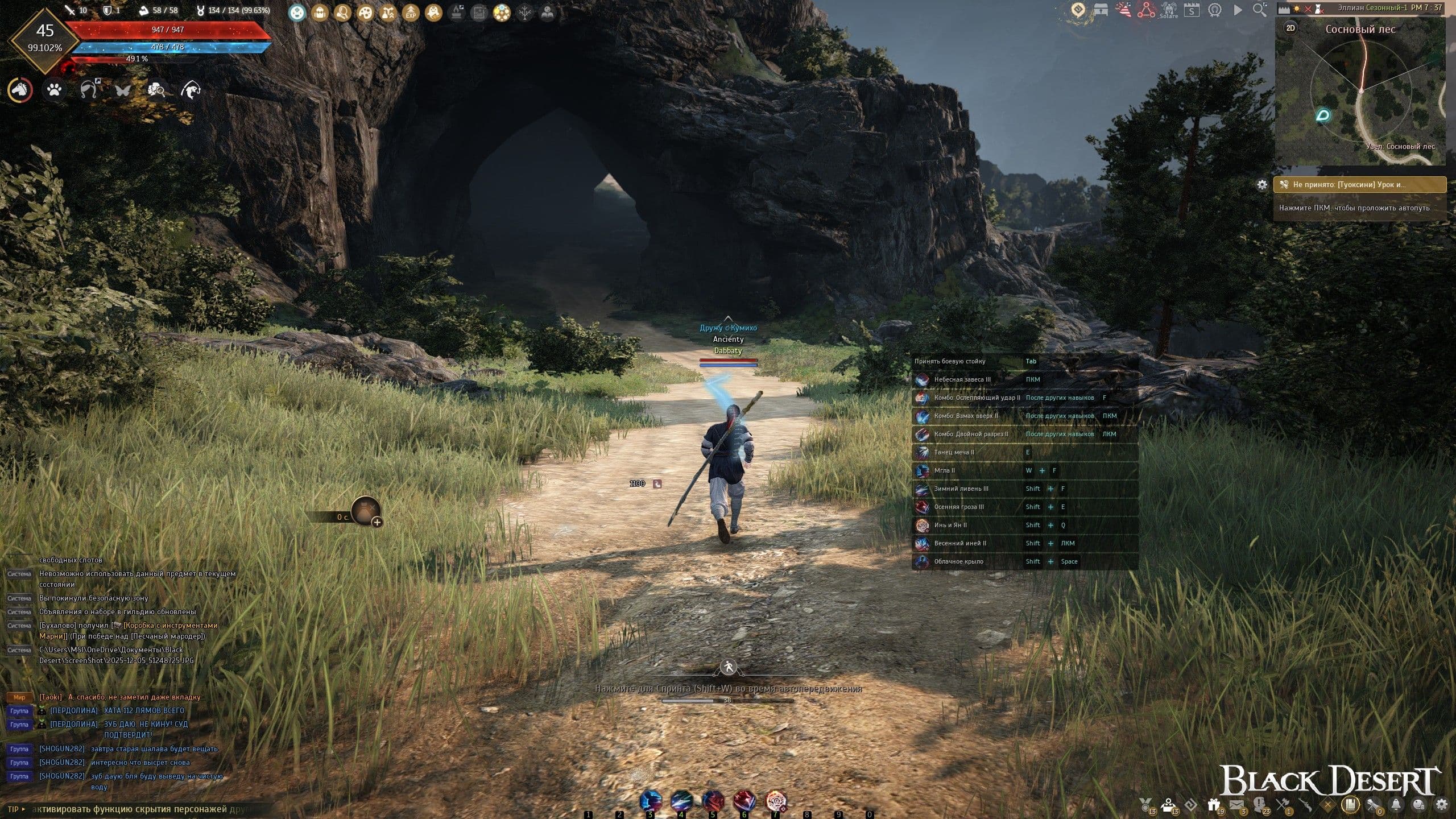Click the EXP buff icon
Screen dimensions: 1456x819
coord(411,12)
